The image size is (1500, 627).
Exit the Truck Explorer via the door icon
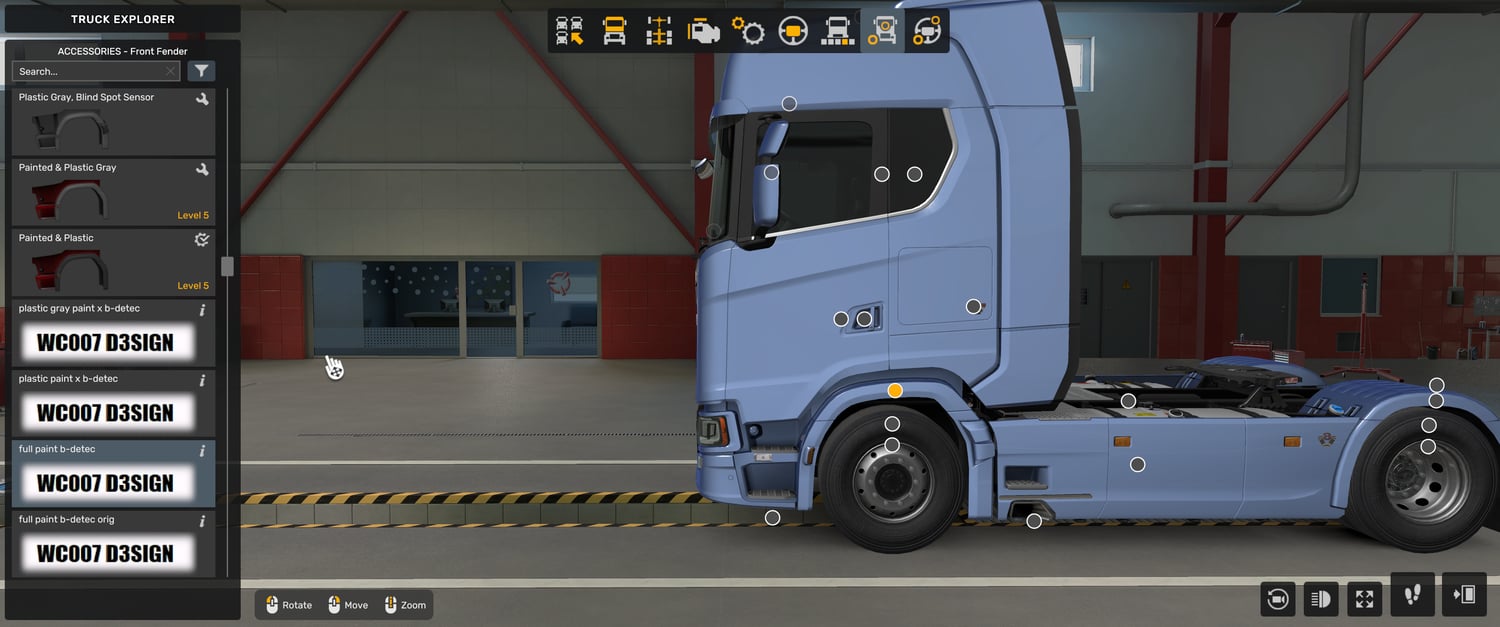coord(1464,595)
